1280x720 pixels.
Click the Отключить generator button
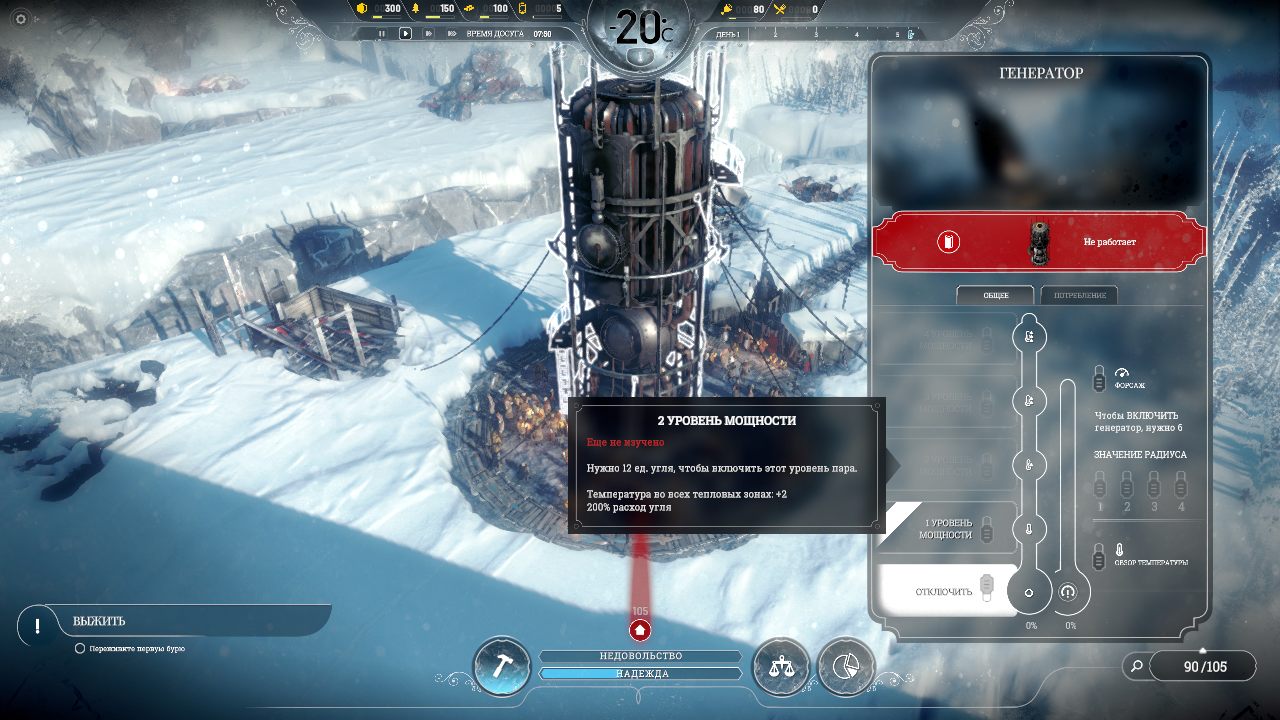[946, 591]
